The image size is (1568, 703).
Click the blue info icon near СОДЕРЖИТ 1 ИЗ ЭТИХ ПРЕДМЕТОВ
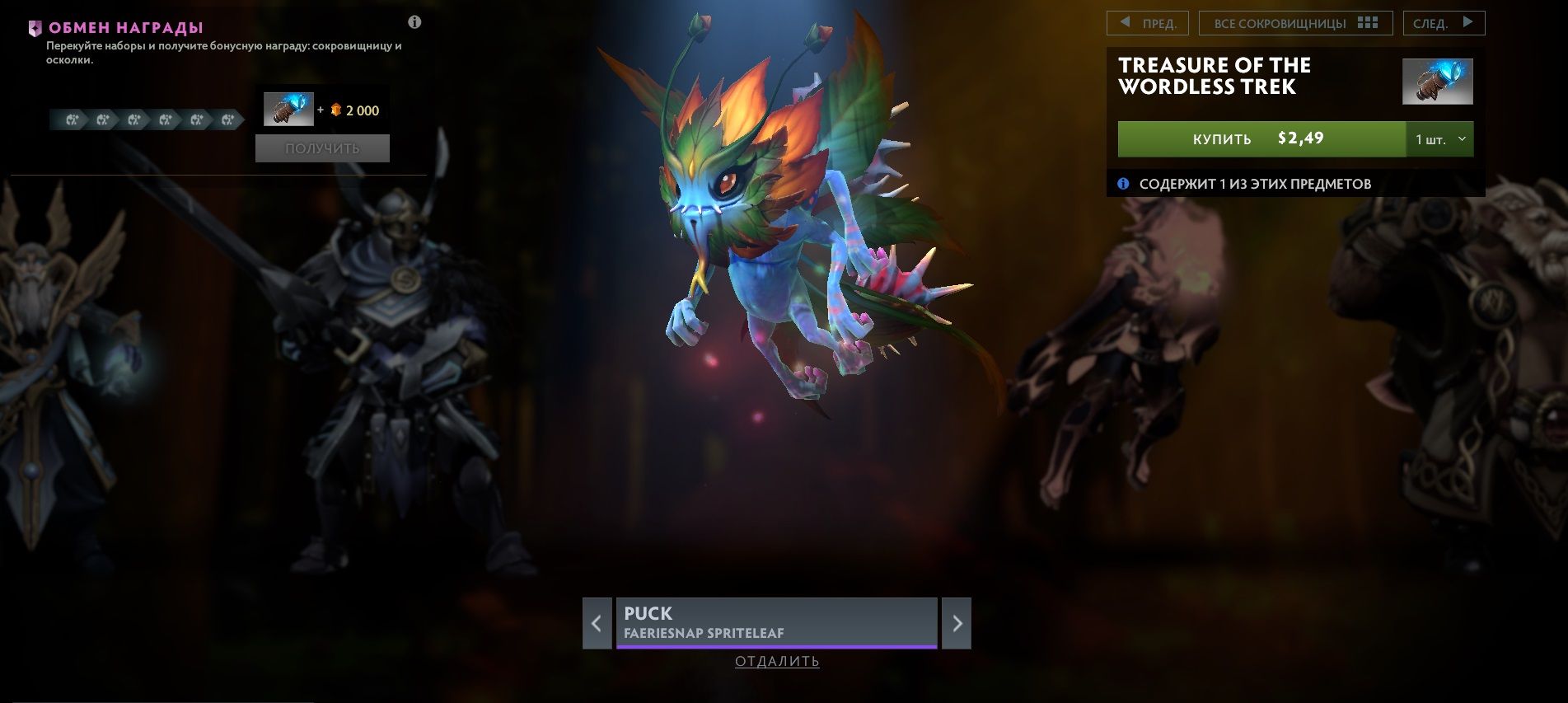pos(1123,185)
